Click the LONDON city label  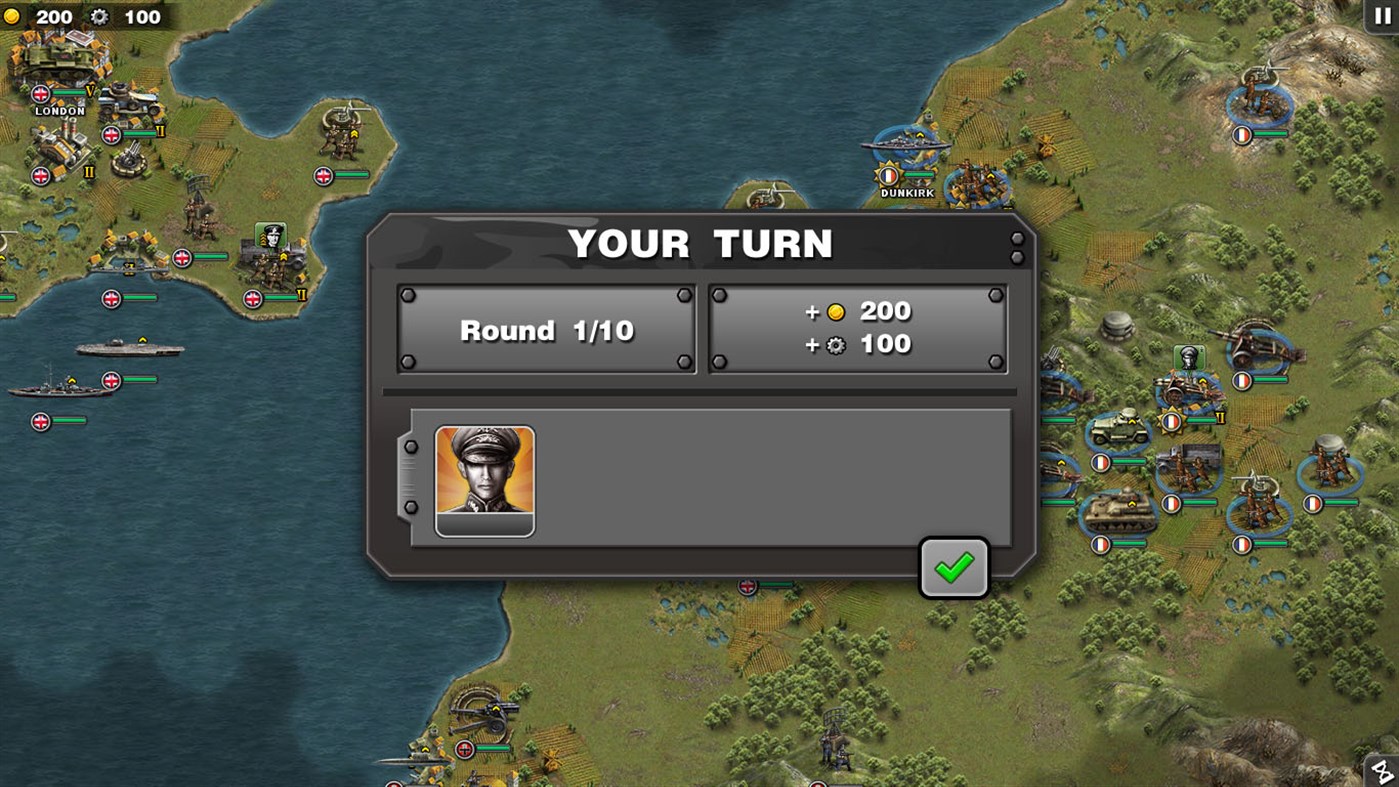click(x=62, y=111)
